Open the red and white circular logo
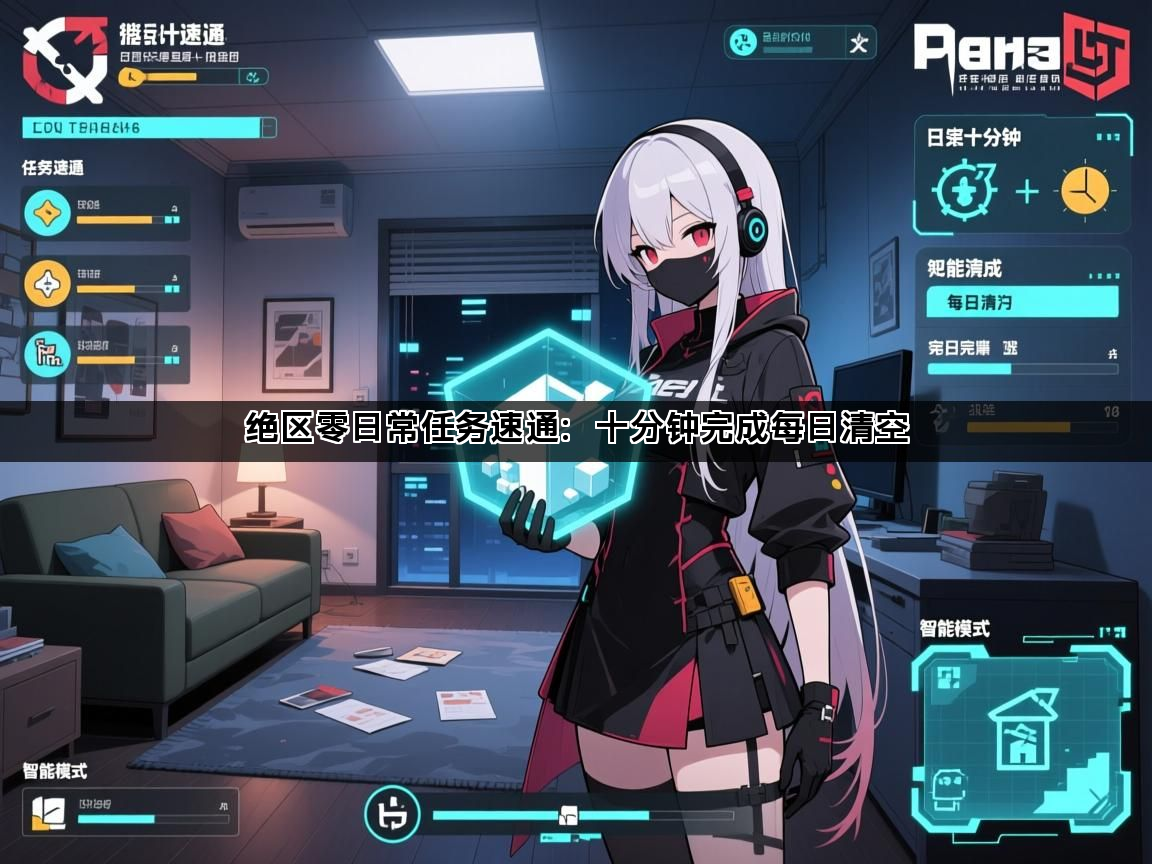 click(64, 60)
